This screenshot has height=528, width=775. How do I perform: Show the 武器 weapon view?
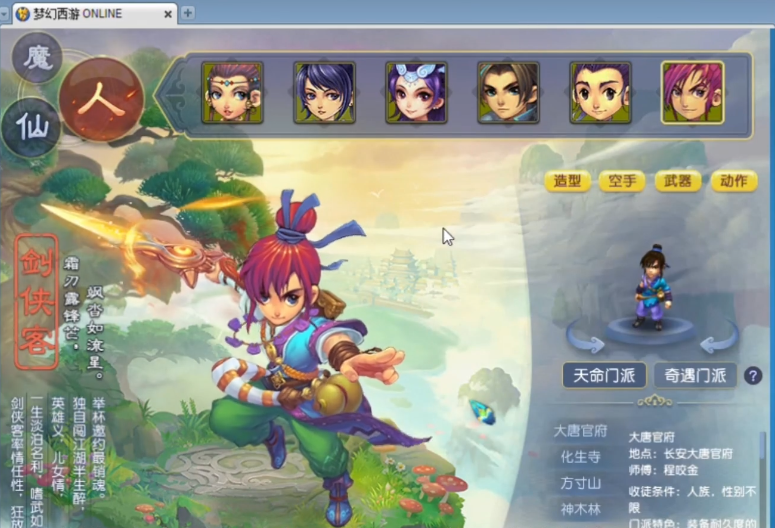pyautogui.click(x=677, y=181)
